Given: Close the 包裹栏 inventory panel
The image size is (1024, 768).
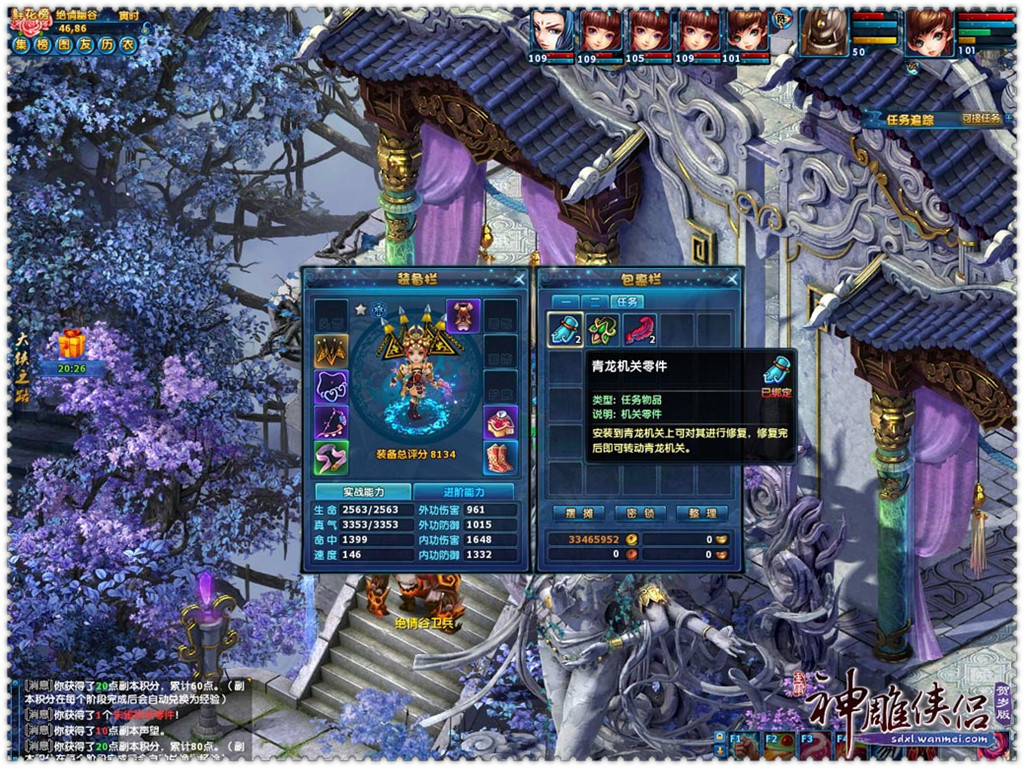Looking at the screenshot, I should [x=732, y=279].
